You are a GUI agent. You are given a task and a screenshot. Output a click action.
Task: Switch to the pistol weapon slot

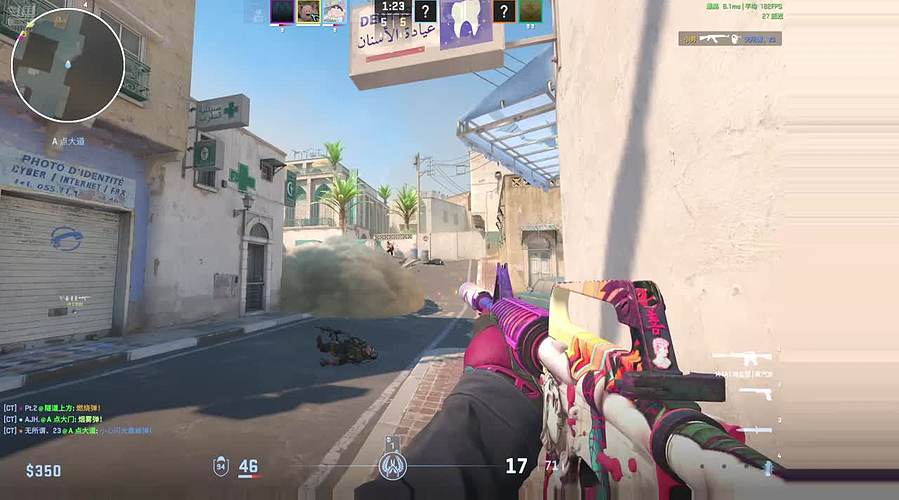click(757, 393)
